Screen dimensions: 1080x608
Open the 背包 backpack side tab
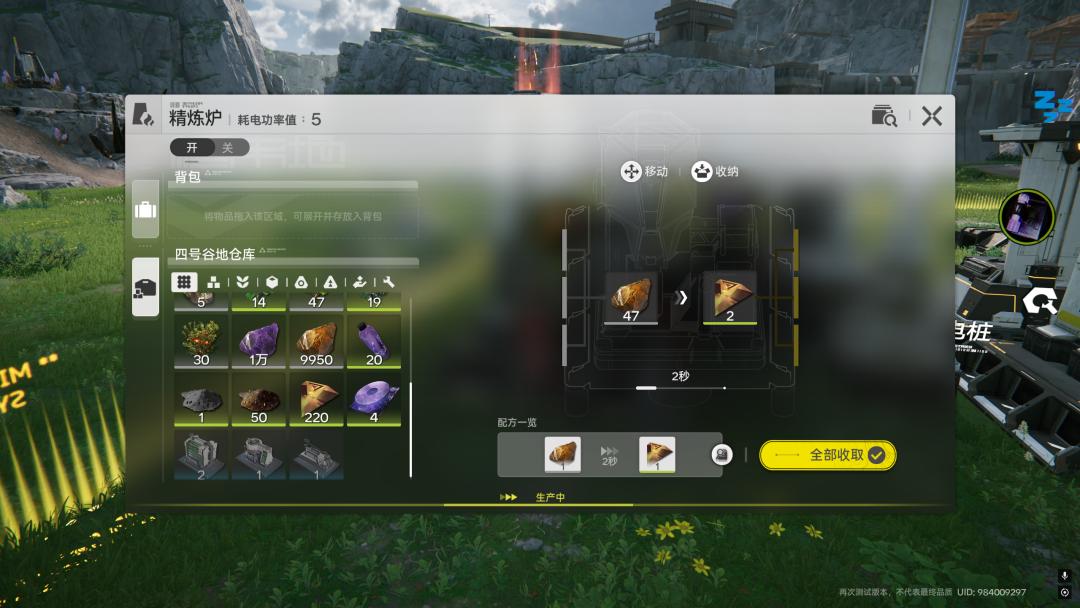(145, 210)
